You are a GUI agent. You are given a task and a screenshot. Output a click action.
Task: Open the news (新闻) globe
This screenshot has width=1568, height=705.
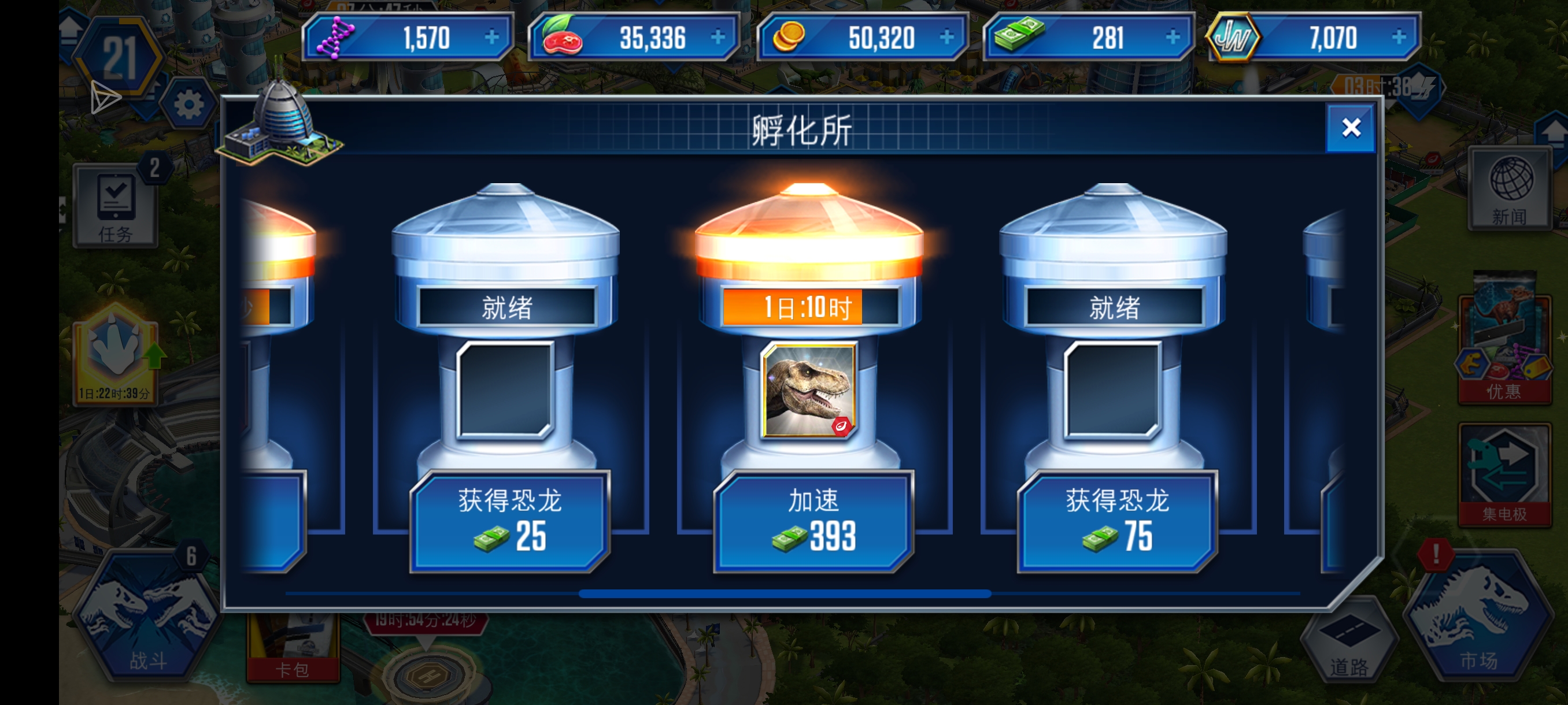click(x=1510, y=188)
